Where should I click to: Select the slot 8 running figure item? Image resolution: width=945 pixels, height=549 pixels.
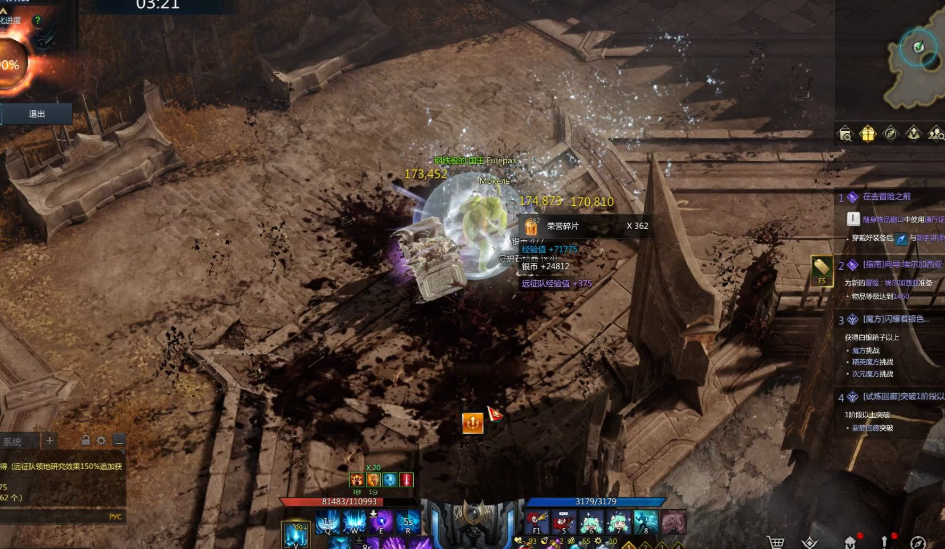click(645, 522)
